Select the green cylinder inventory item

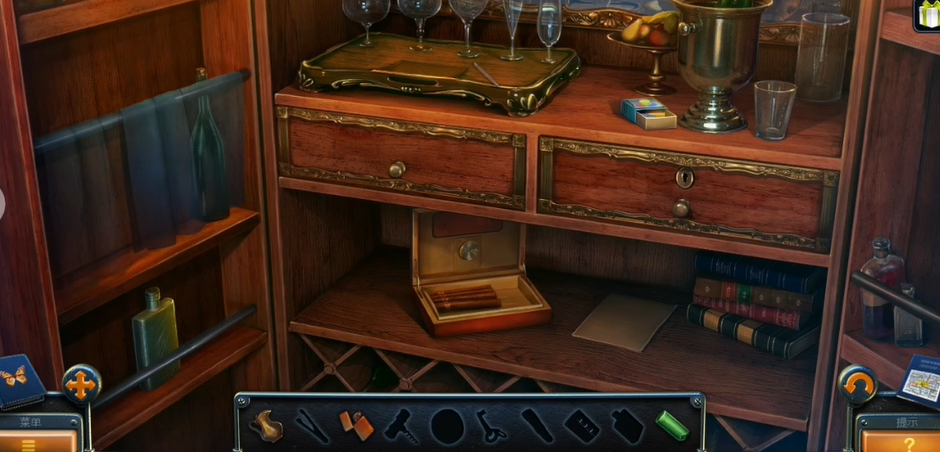672,425
